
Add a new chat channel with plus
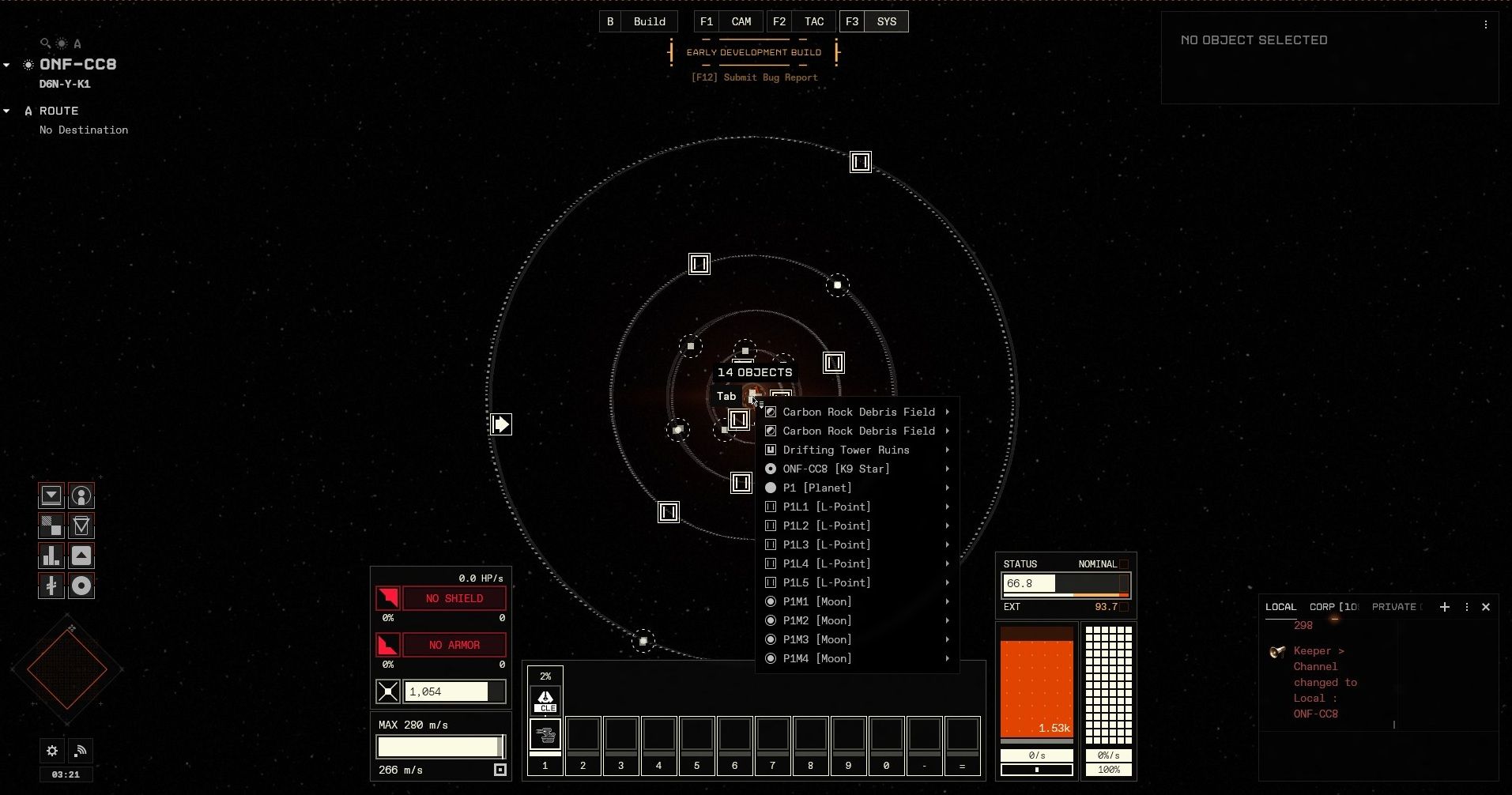point(1445,607)
